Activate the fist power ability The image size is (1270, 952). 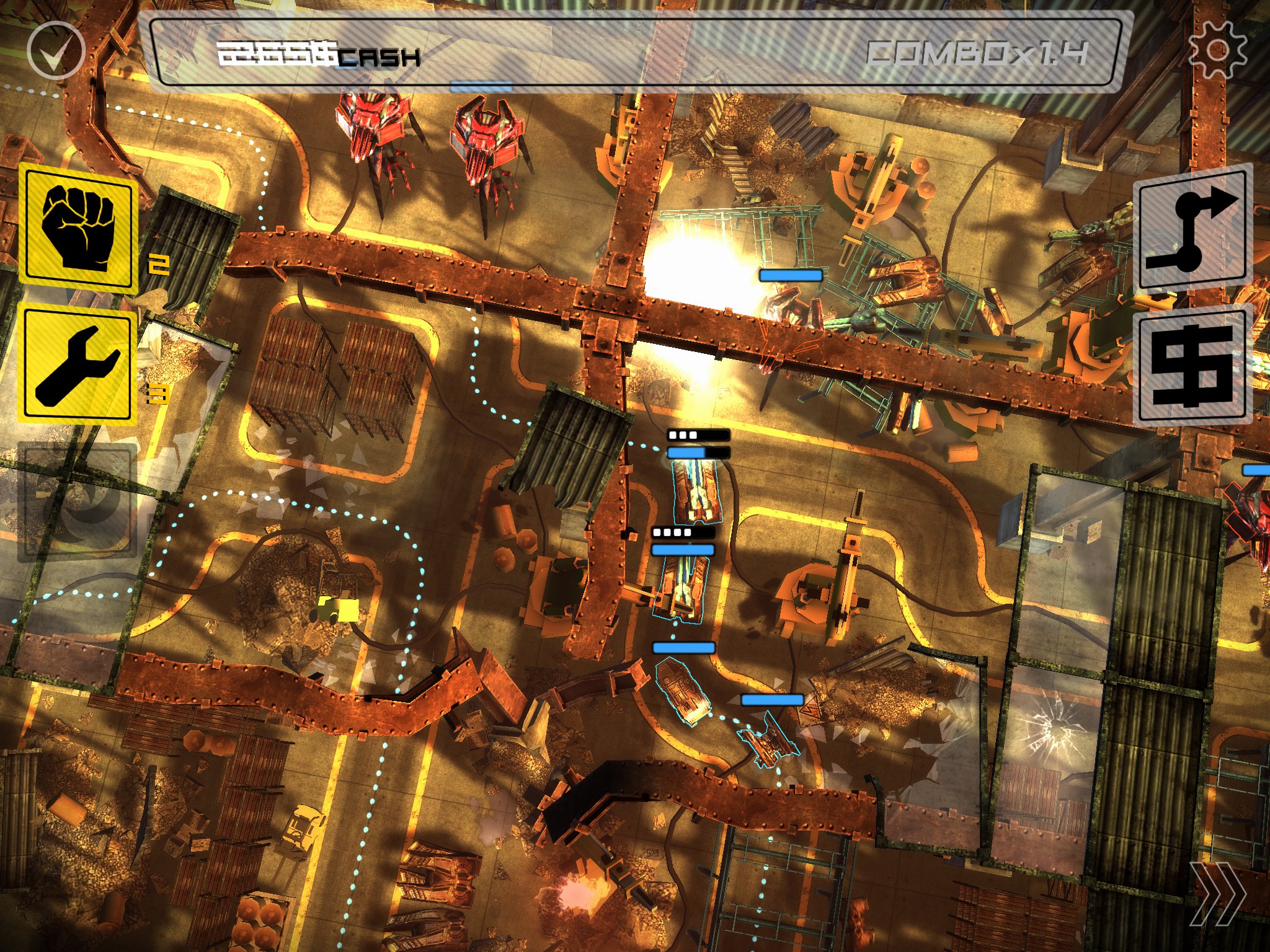[78, 229]
